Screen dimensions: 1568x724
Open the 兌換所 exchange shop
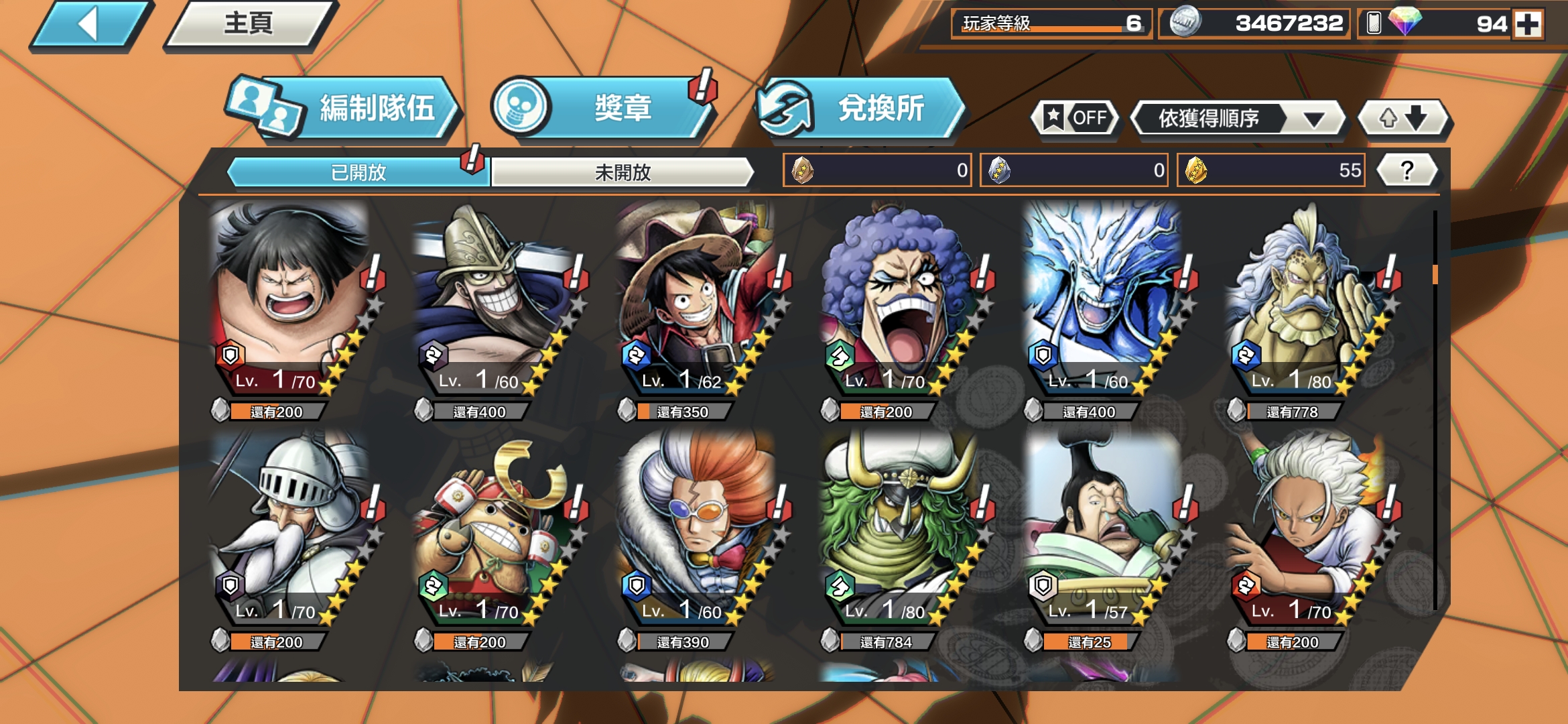tap(861, 109)
